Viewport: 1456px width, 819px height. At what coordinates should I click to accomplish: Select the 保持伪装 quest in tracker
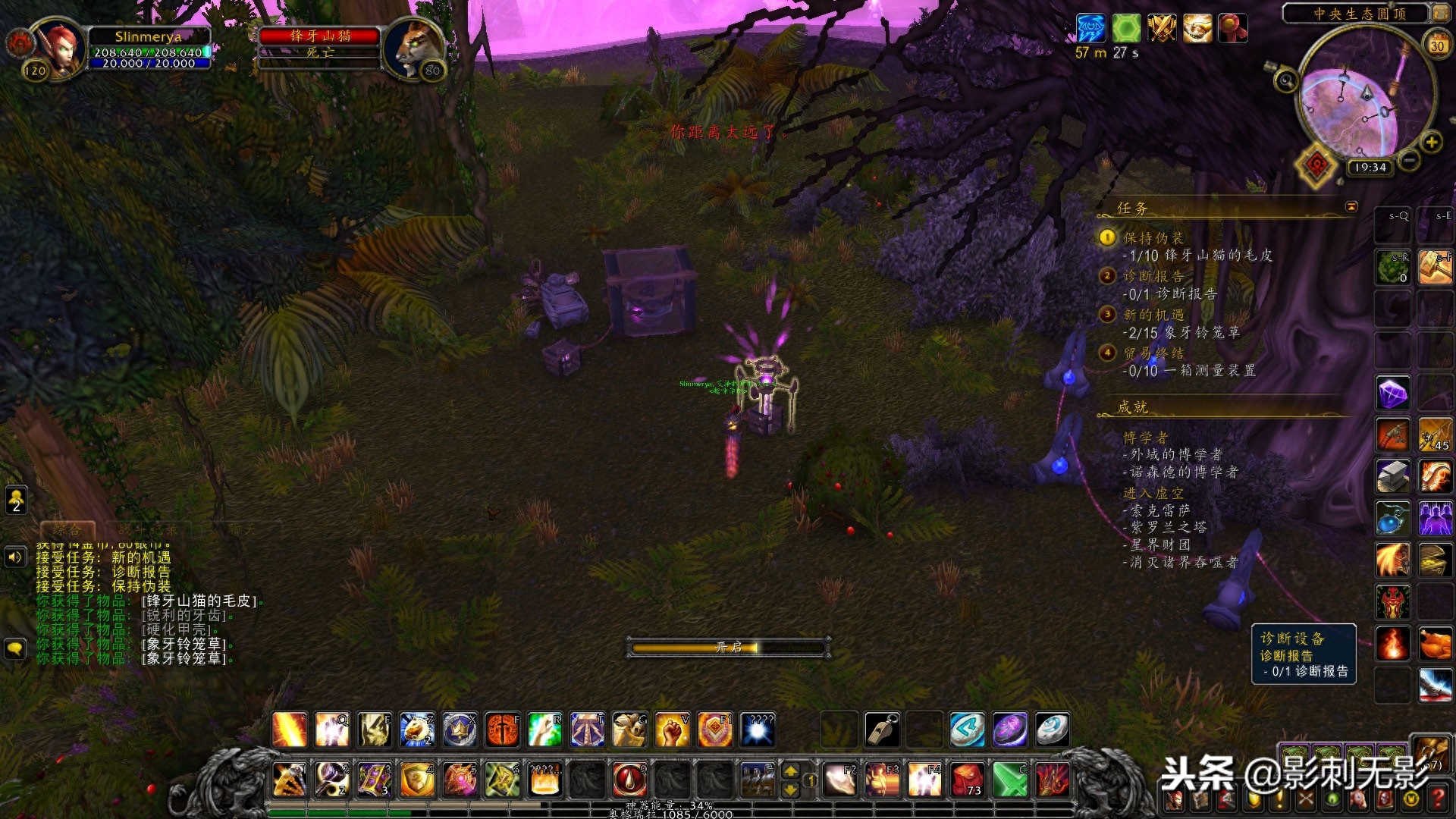pyautogui.click(x=1153, y=238)
